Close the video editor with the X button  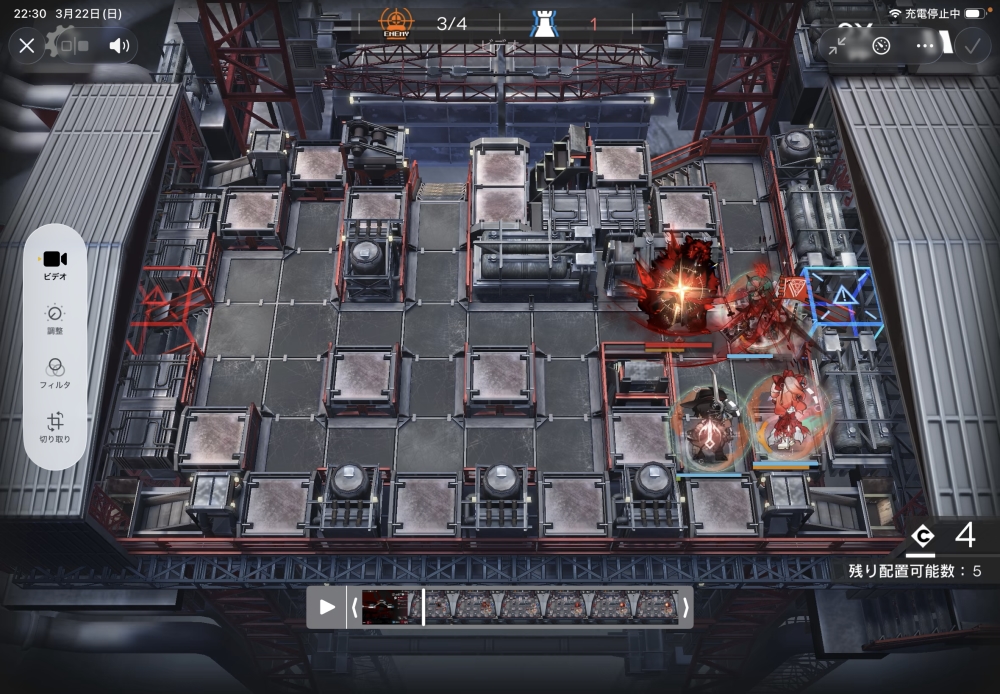pos(27,45)
